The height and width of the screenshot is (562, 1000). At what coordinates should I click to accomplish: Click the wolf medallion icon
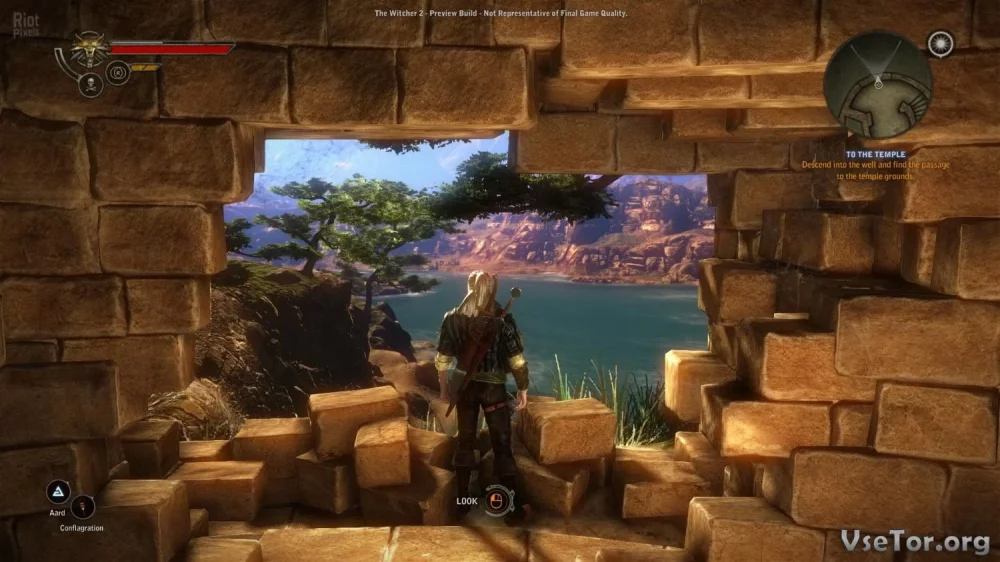click(90, 50)
